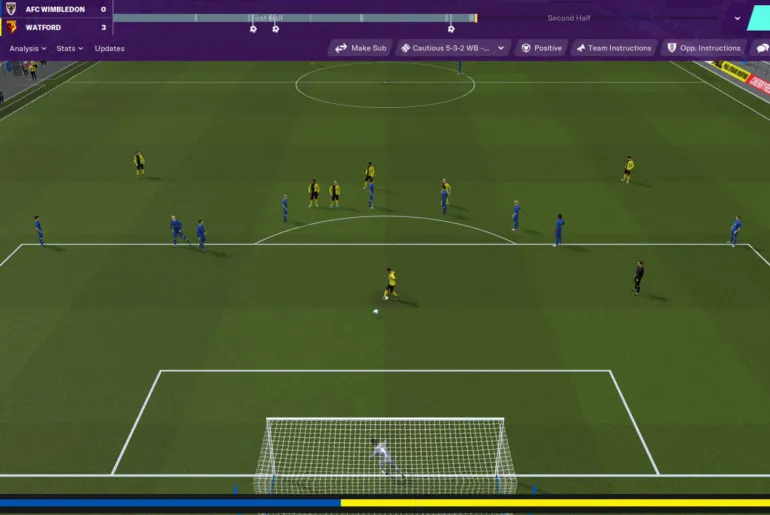Click the last goal marker on the timeline
The height and width of the screenshot is (515, 770).
point(450,29)
